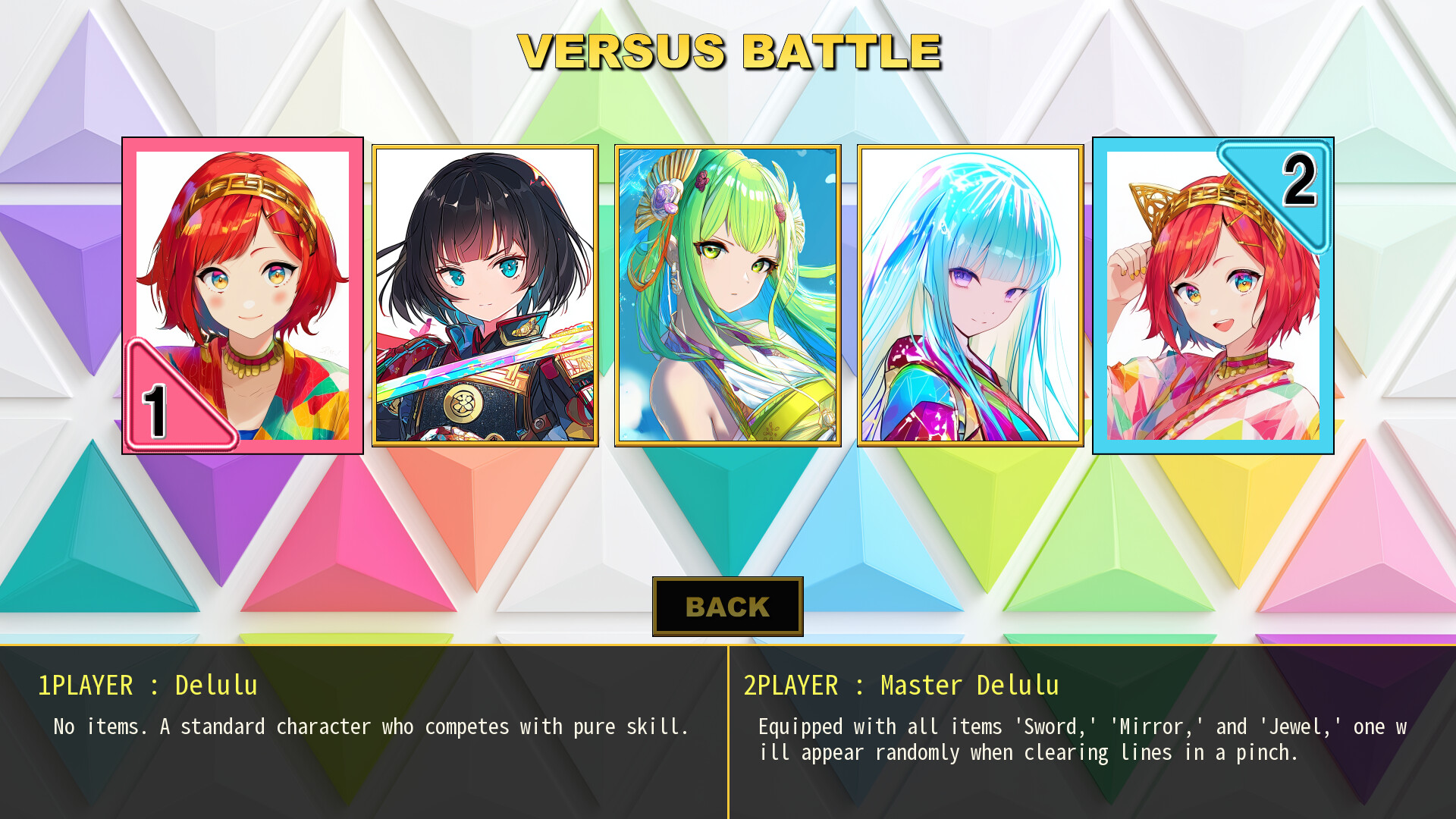1456x819 pixels.
Task: Choose the green-haired character in the center
Action: pos(728,296)
